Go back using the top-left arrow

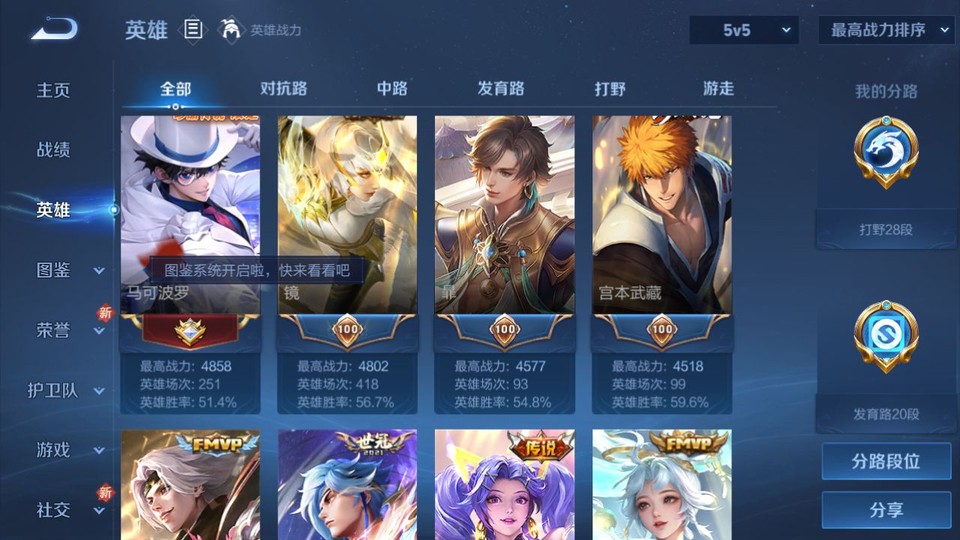54,30
